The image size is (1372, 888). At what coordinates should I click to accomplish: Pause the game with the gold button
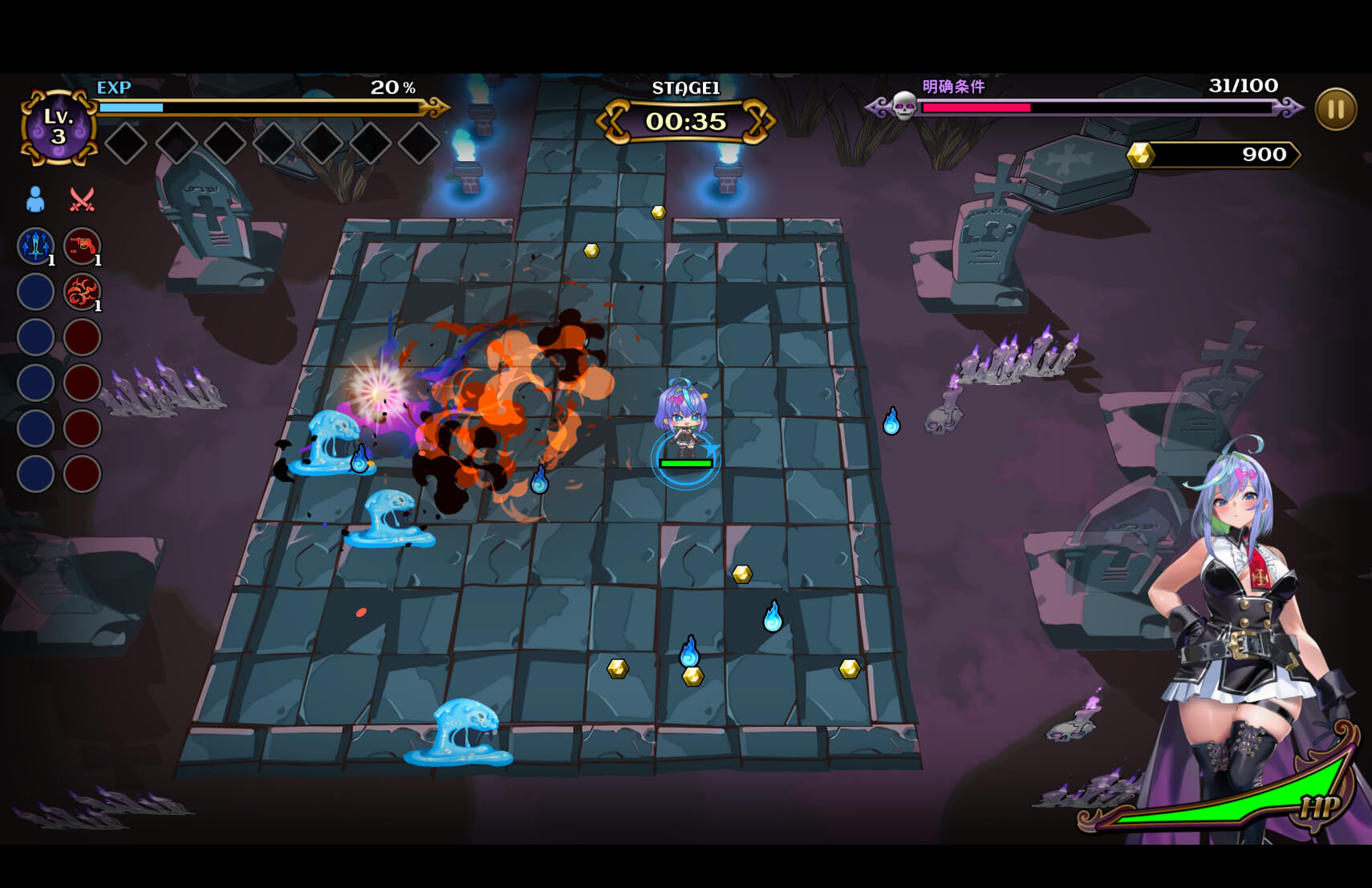(1335, 109)
